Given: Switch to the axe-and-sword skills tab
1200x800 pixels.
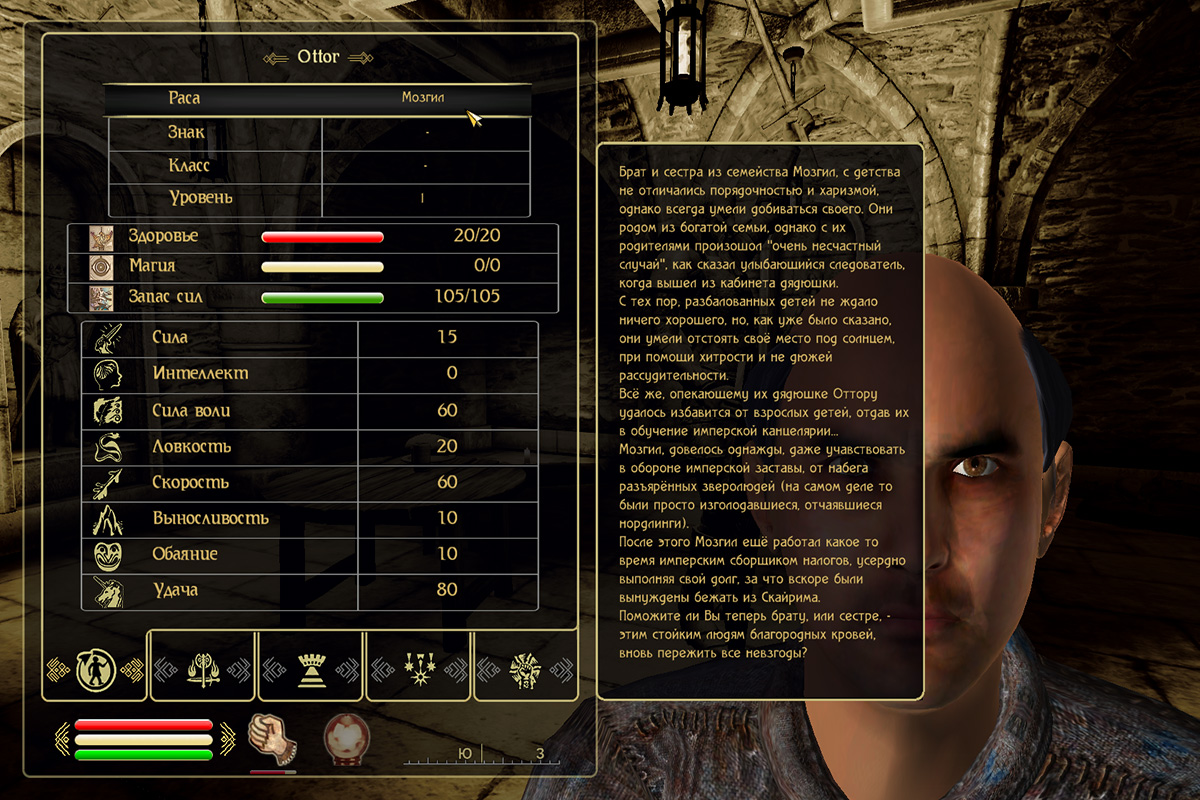Looking at the screenshot, I should (x=203, y=667).
